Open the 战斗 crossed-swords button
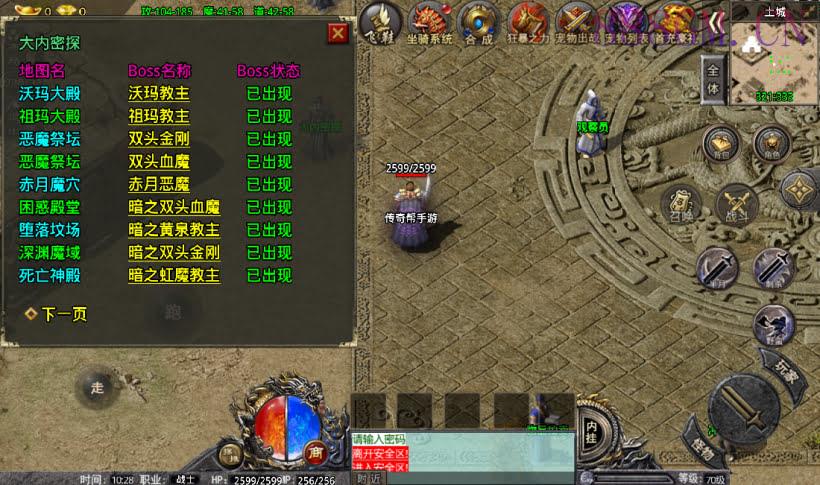 pos(737,205)
